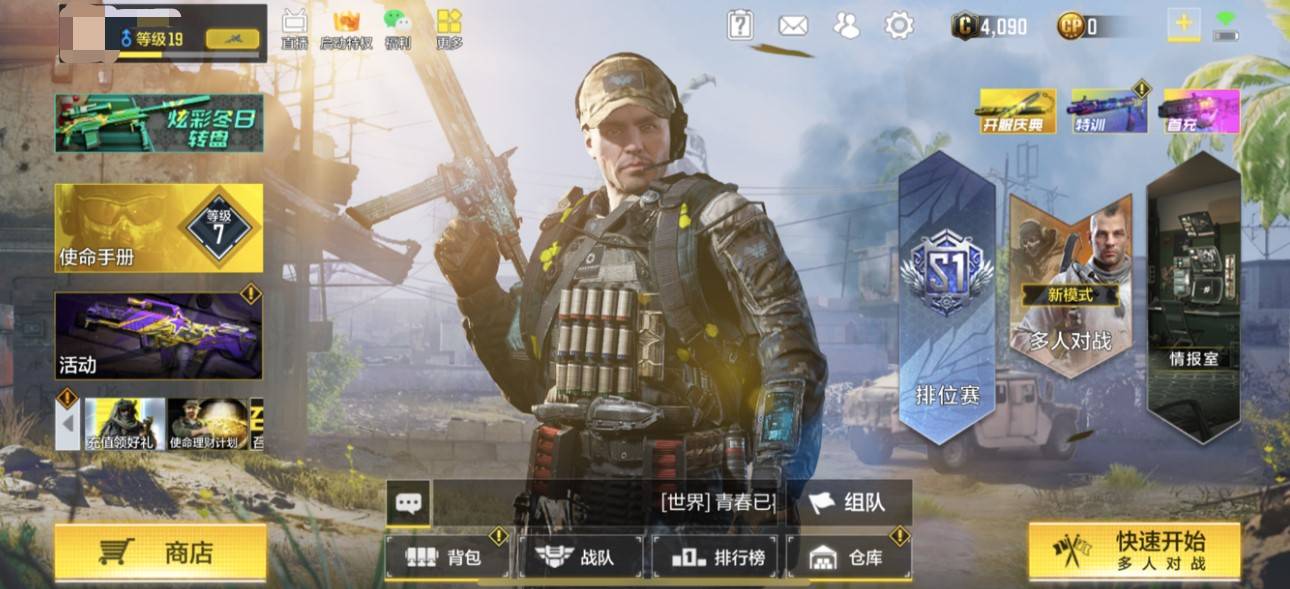Open the settings gear icon

[x=899, y=25]
